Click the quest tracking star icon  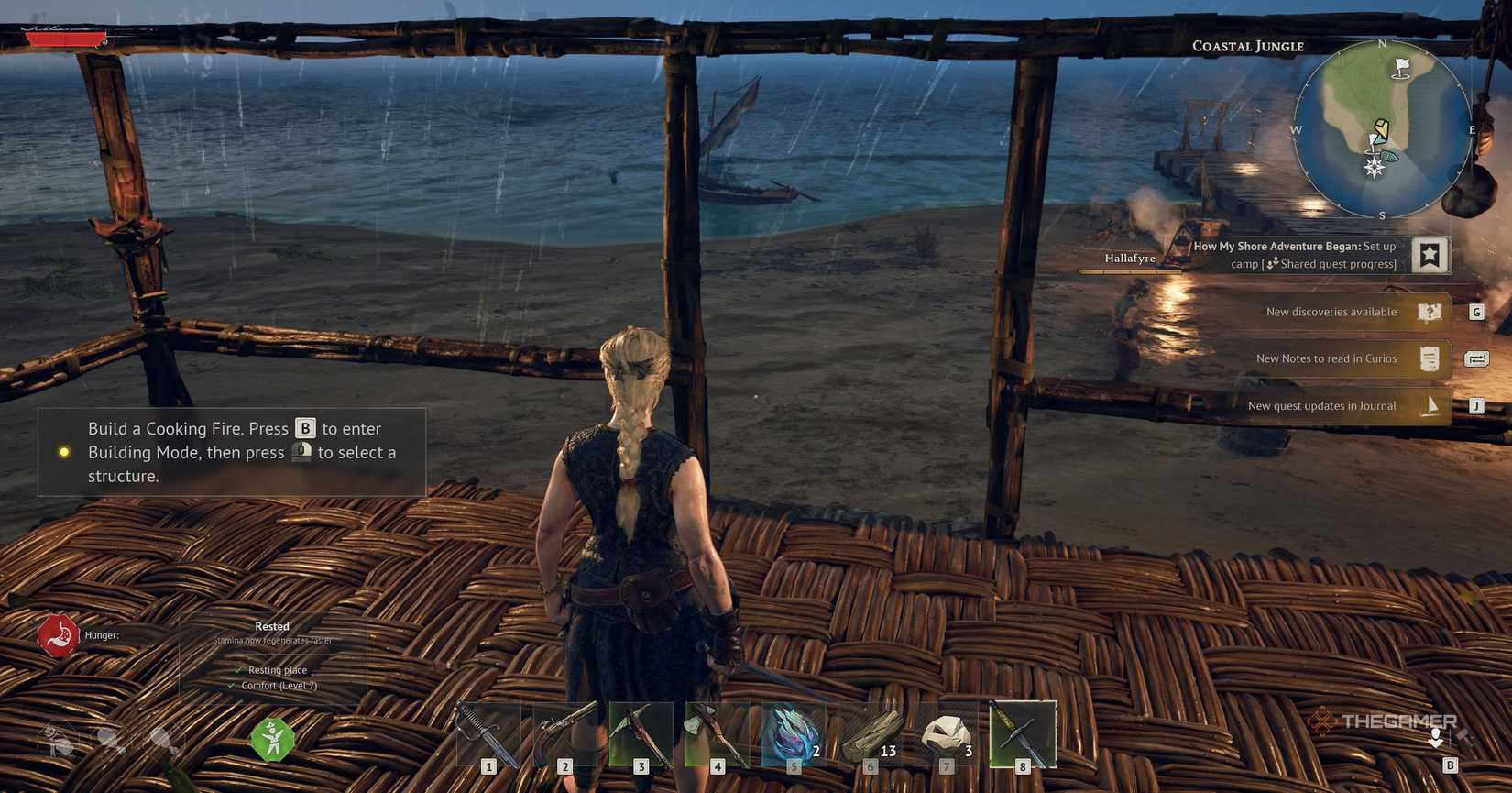1430,255
